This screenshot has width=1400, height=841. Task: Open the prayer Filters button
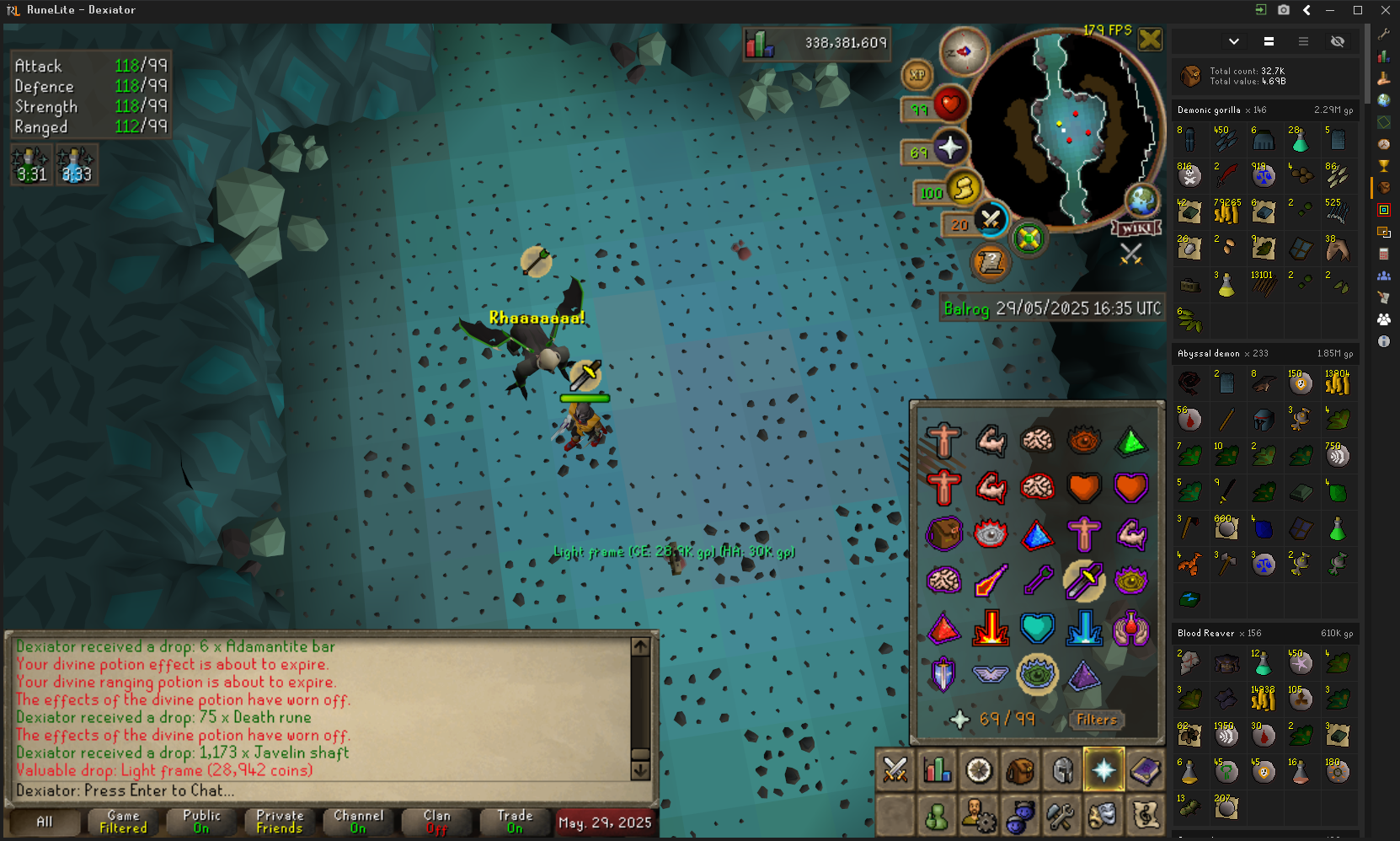[x=1097, y=720]
